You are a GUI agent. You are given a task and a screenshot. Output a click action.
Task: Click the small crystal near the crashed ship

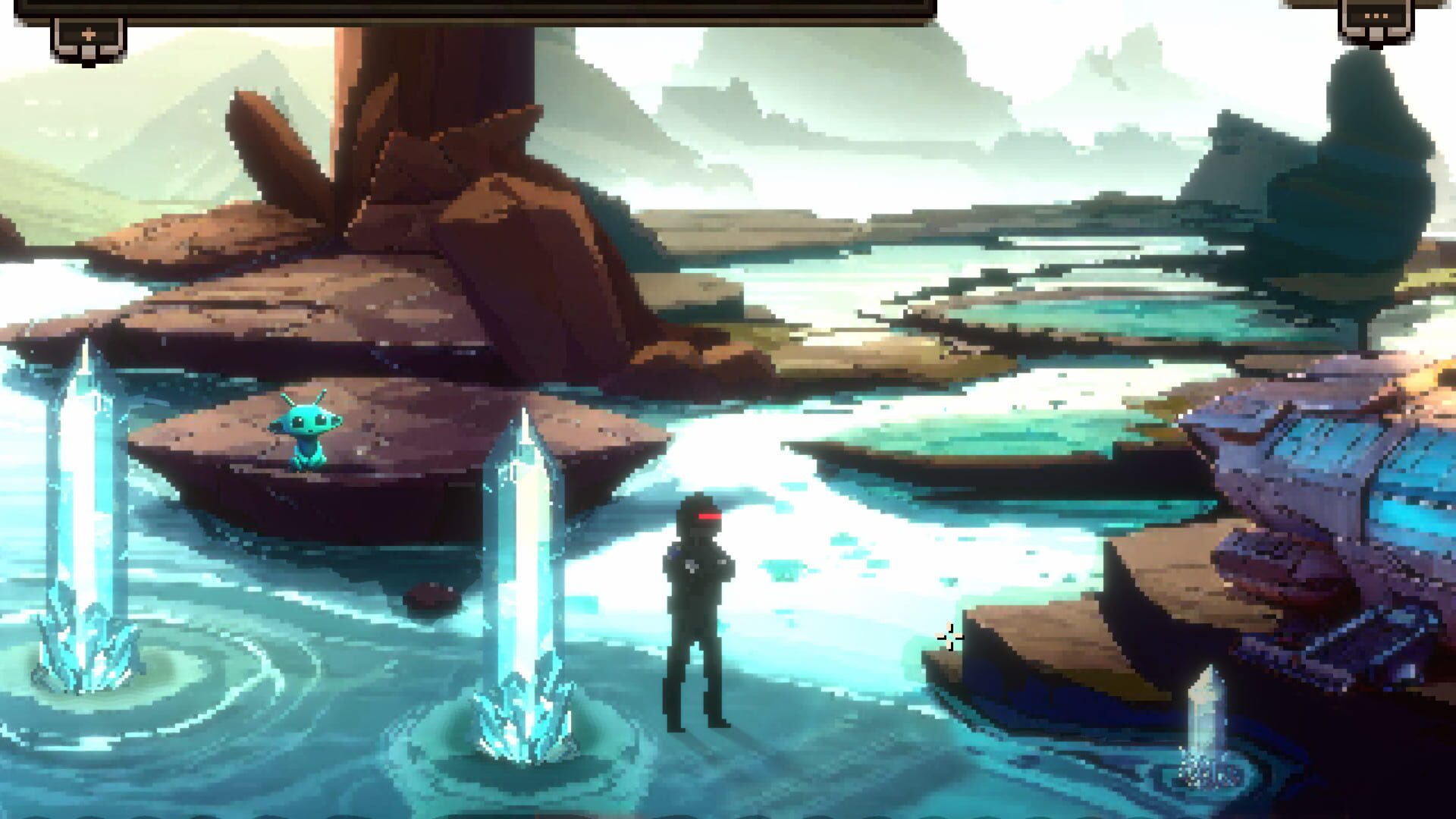click(1207, 720)
